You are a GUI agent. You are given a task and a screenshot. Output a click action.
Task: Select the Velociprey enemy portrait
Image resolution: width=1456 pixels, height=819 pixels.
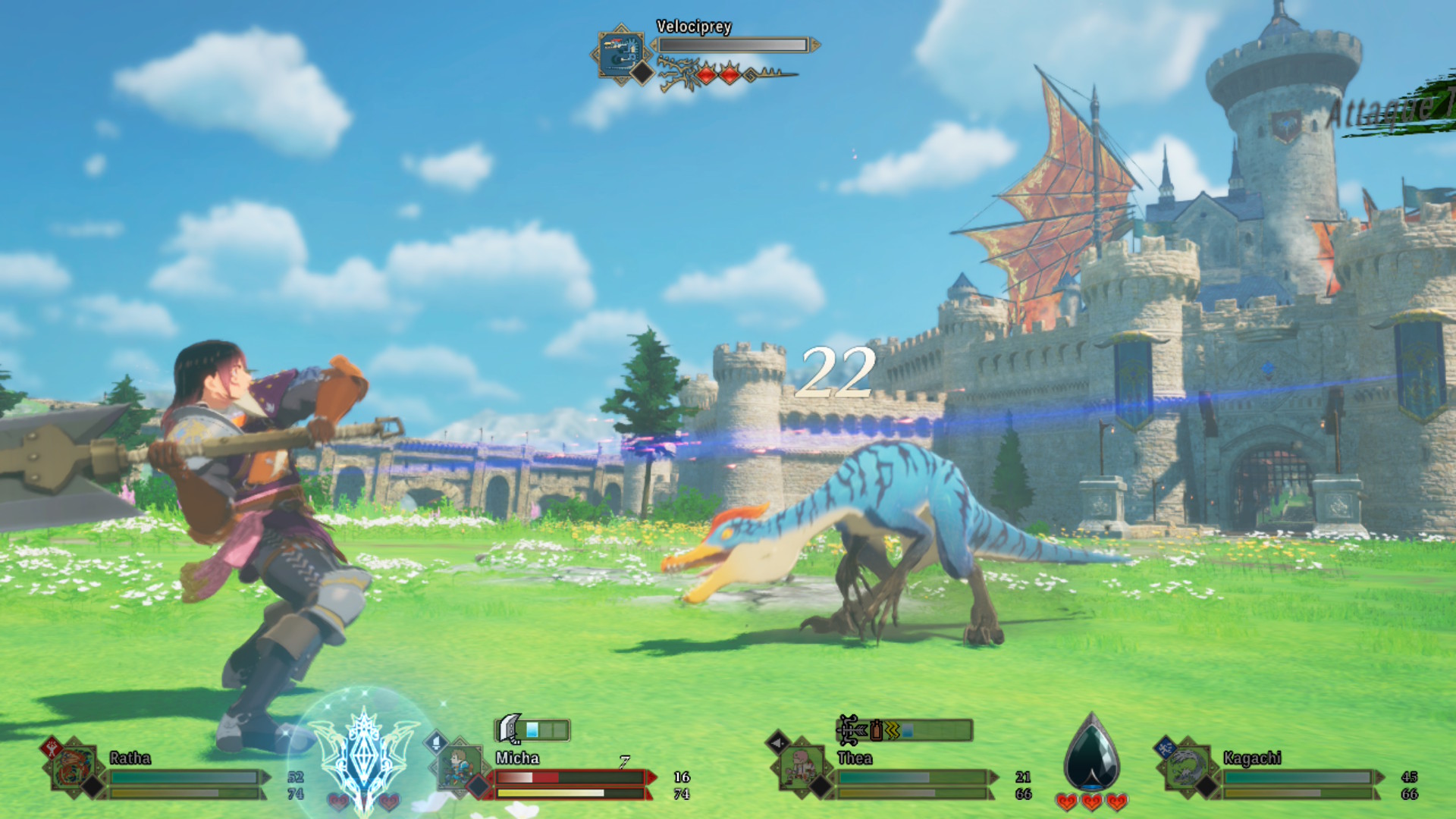pos(621,53)
